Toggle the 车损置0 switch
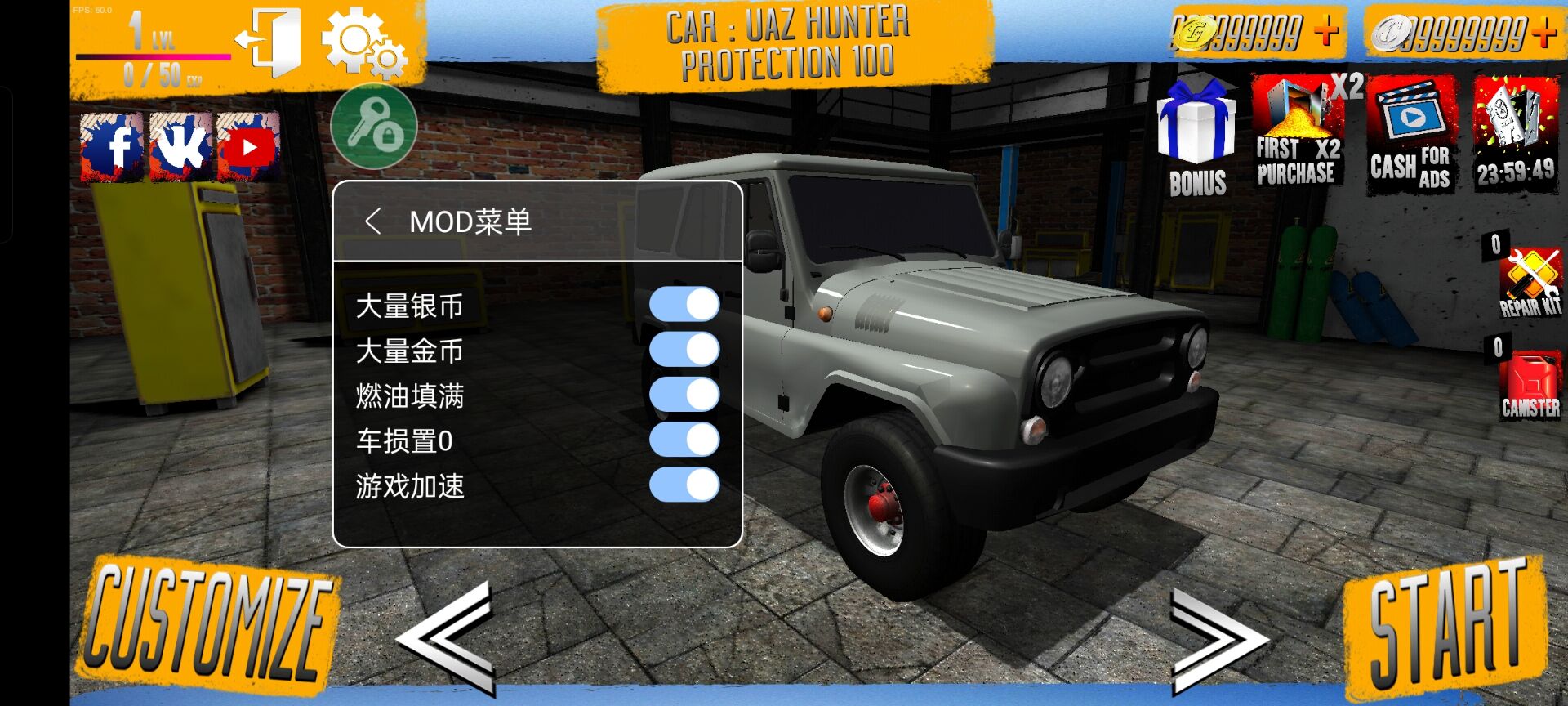 [684, 440]
